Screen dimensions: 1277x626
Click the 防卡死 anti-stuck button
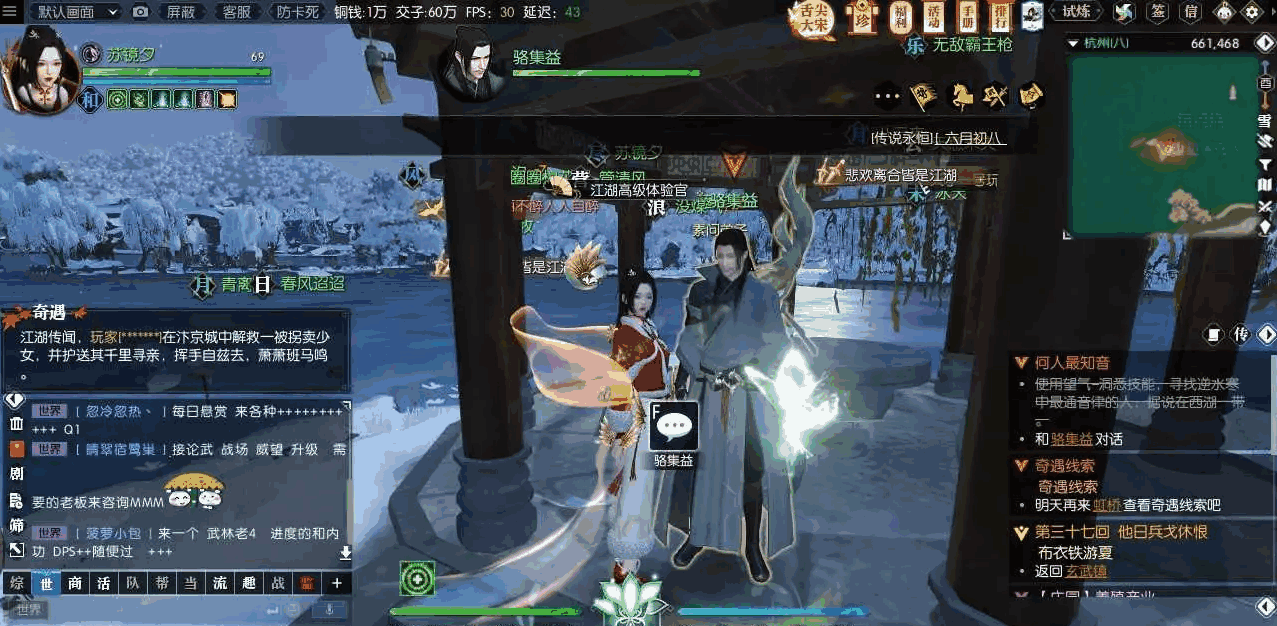297,12
